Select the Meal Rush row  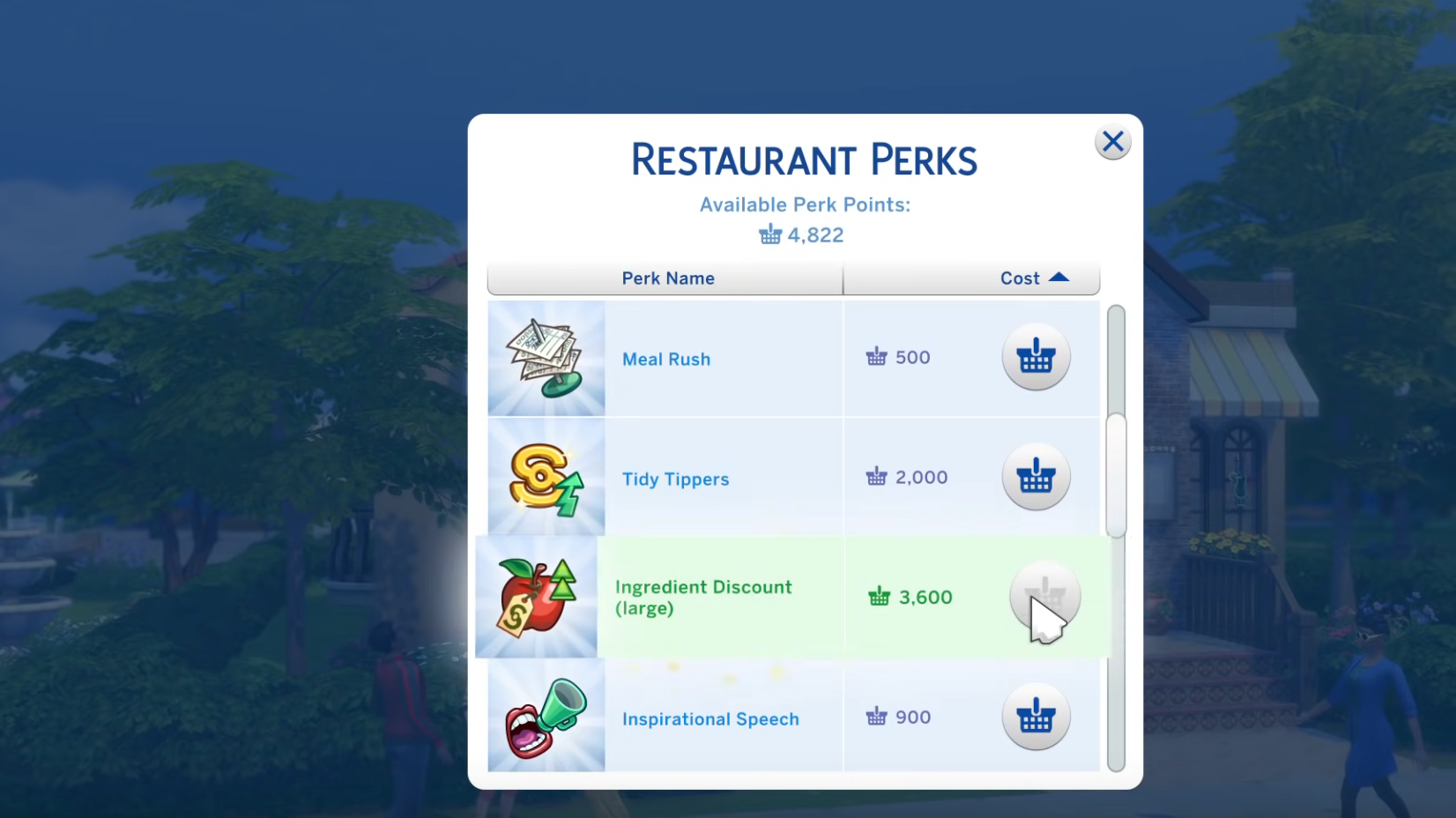723,359
